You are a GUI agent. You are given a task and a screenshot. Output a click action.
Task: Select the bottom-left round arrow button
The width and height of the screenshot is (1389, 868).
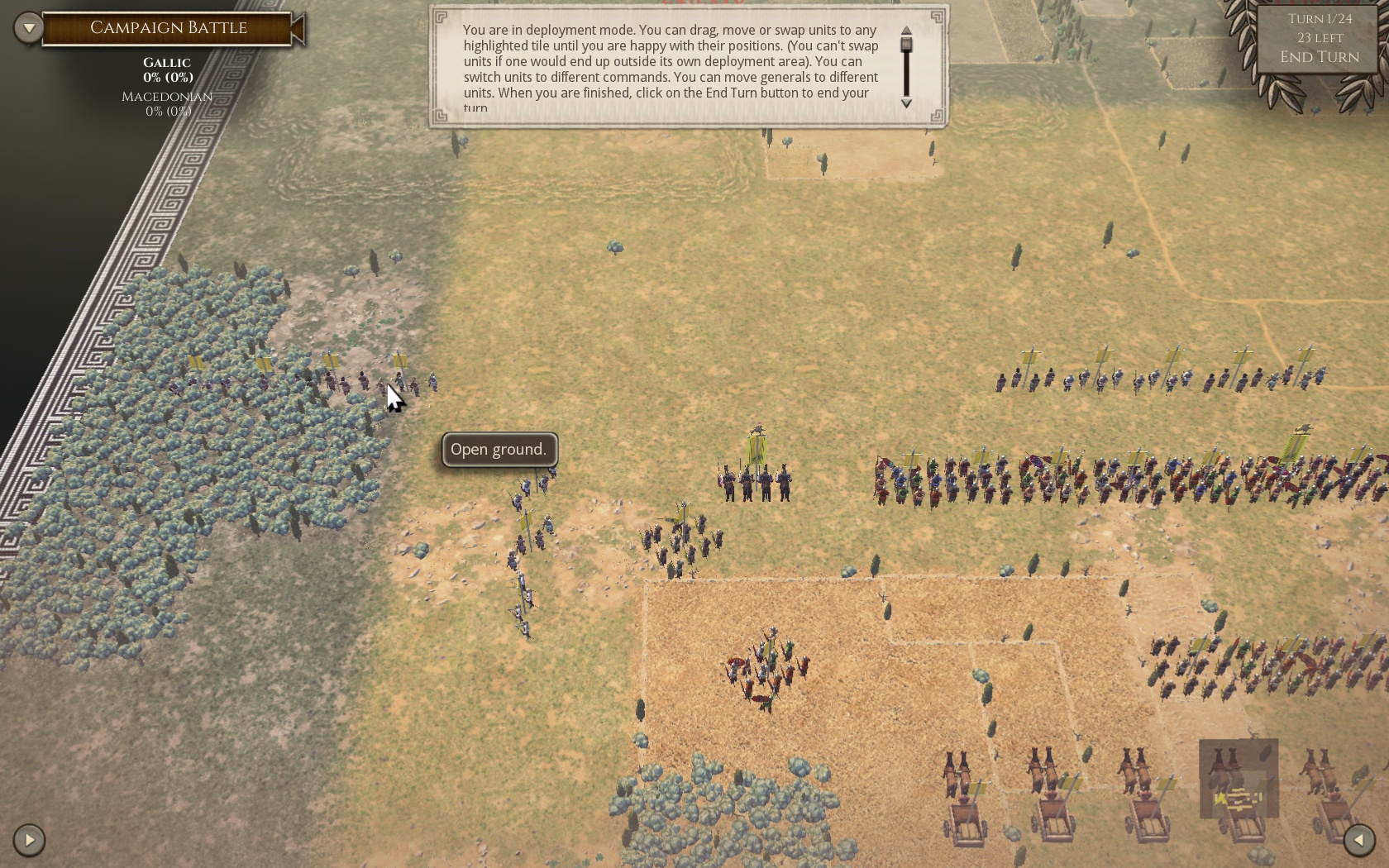[29, 840]
